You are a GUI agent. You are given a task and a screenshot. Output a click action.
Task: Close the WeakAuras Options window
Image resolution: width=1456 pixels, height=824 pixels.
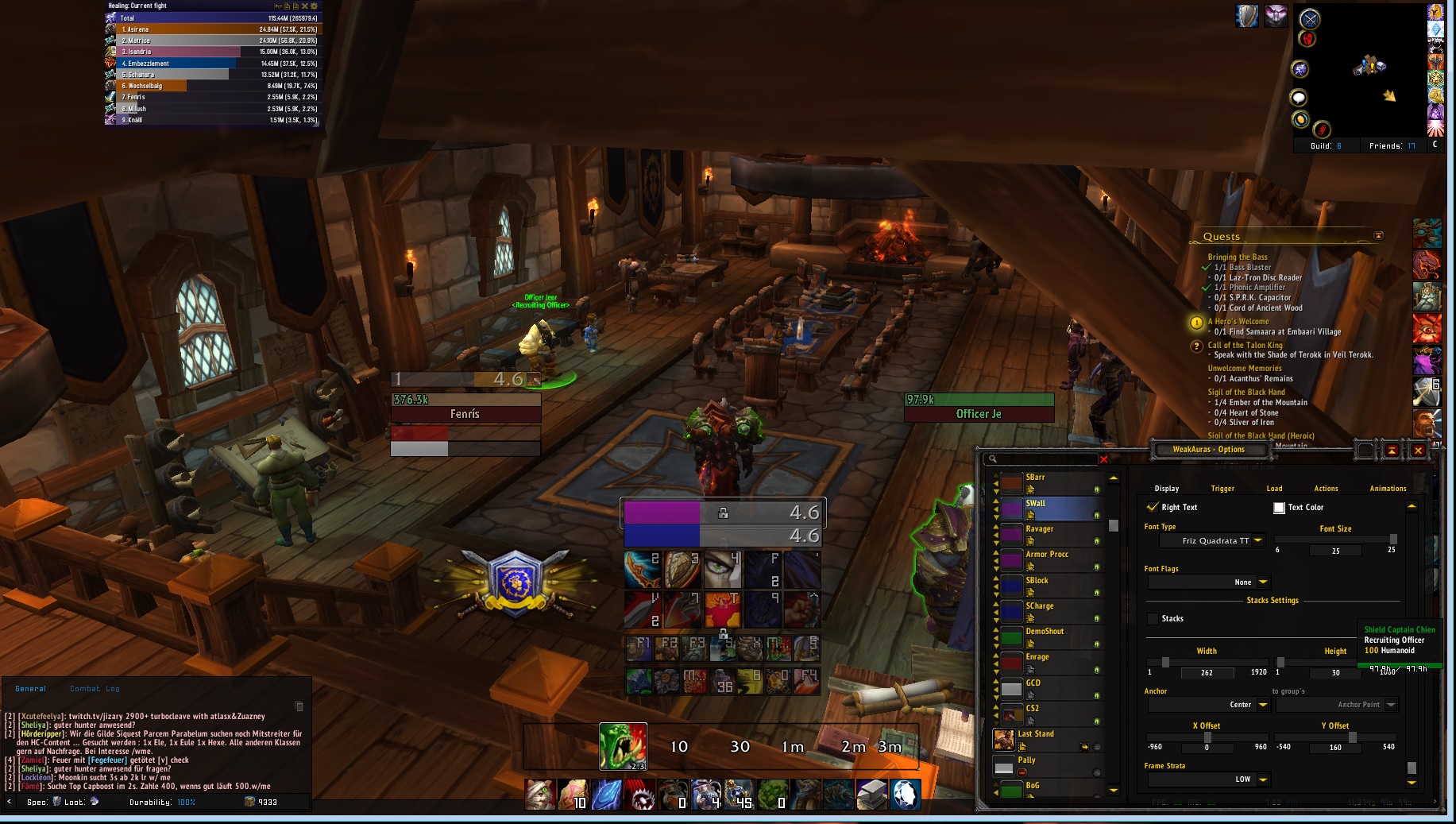[1418, 451]
